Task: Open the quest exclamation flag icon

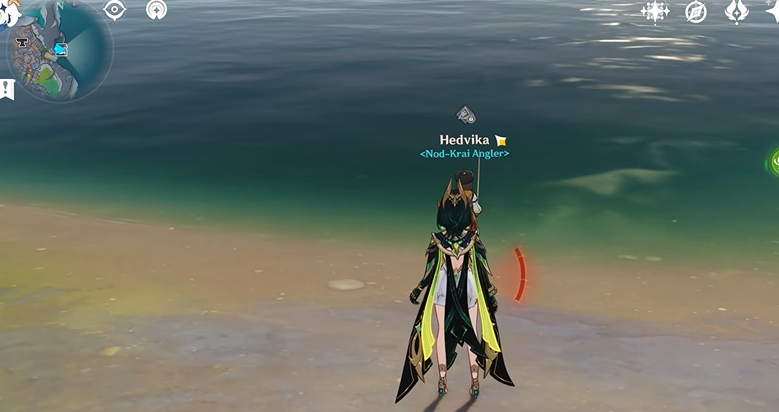Action: pos(7,89)
